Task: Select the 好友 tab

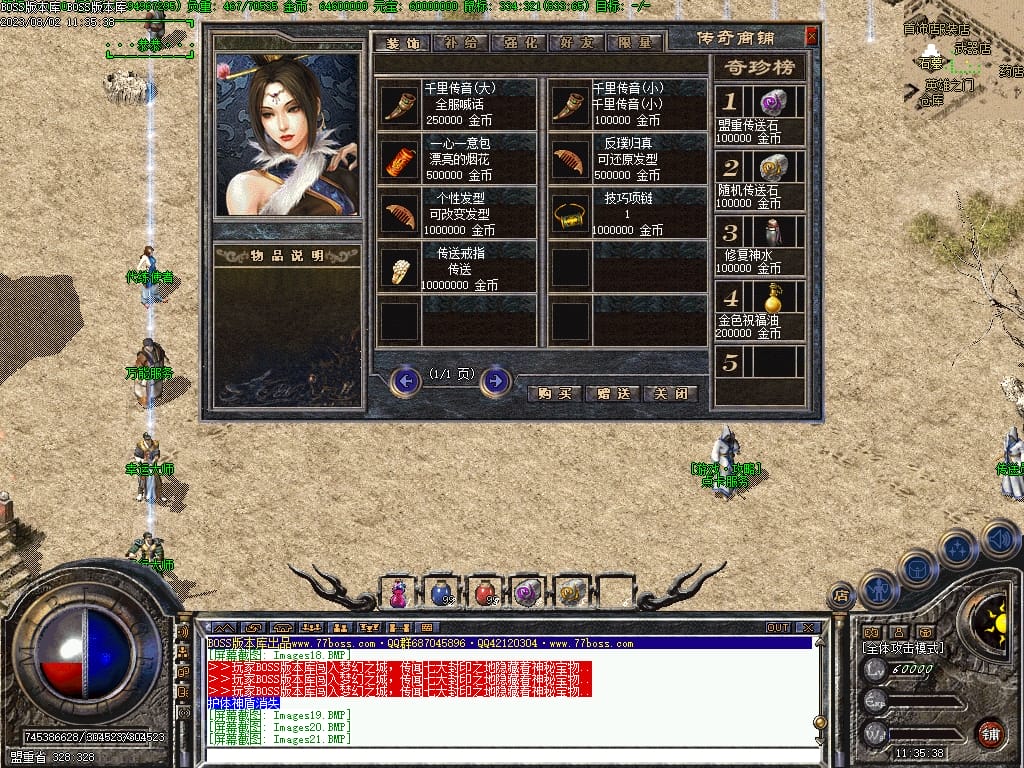Action: click(x=576, y=43)
